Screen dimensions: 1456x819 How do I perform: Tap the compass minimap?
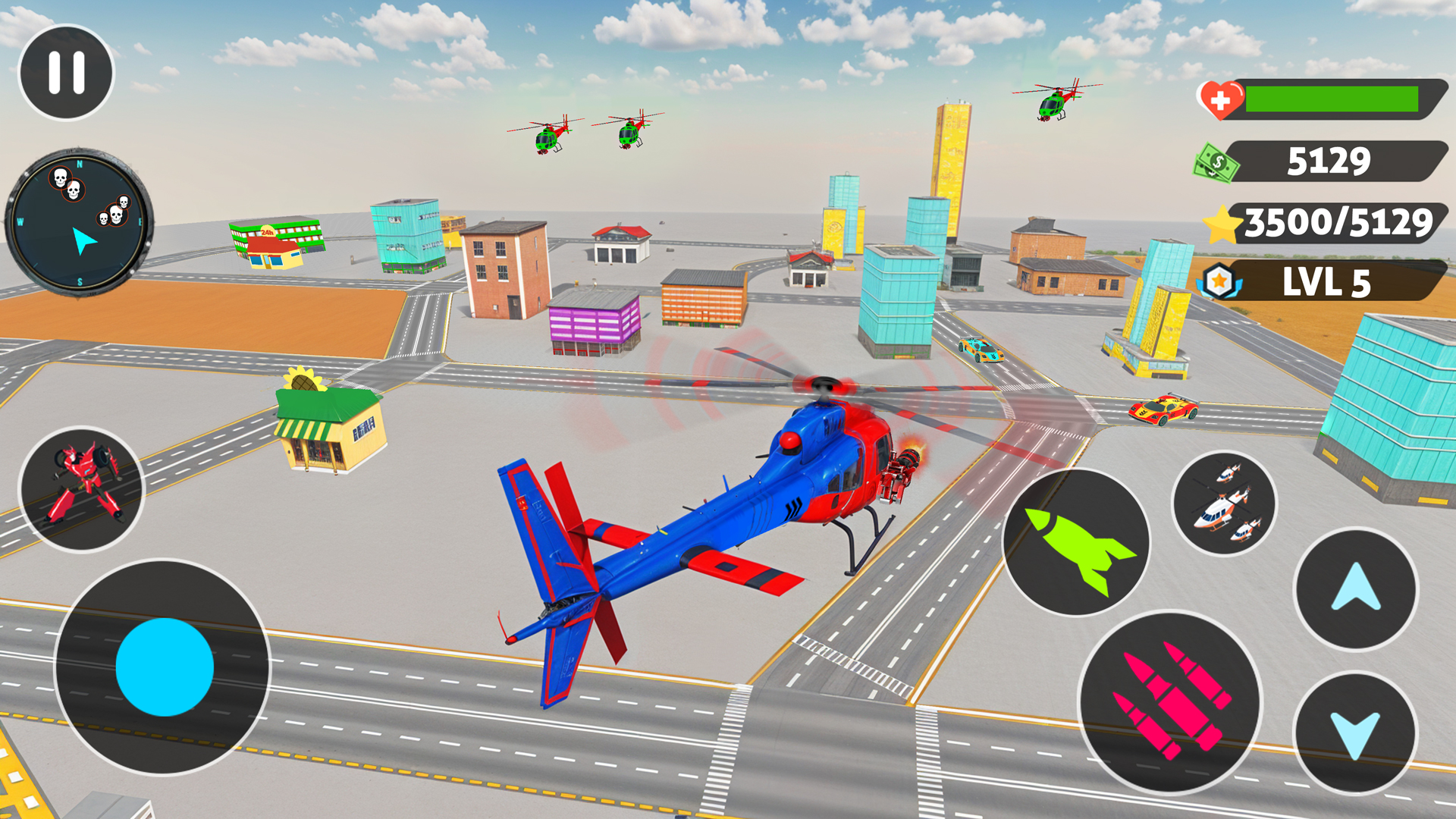click(x=79, y=218)
